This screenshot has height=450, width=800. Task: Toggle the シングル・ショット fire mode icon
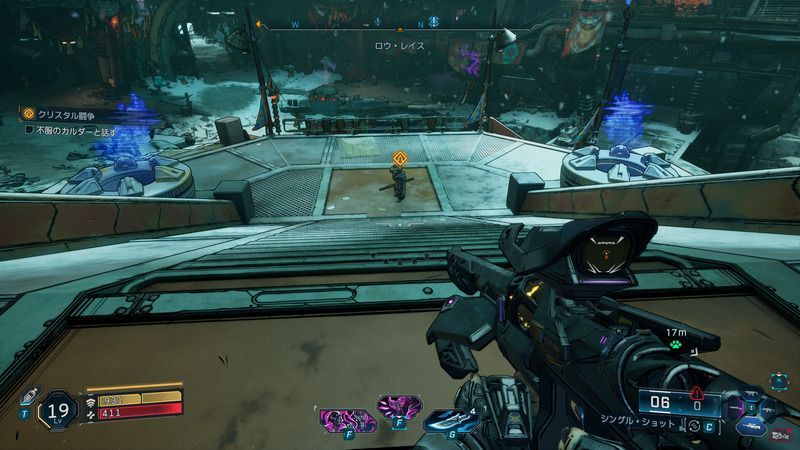click(691, 428)
